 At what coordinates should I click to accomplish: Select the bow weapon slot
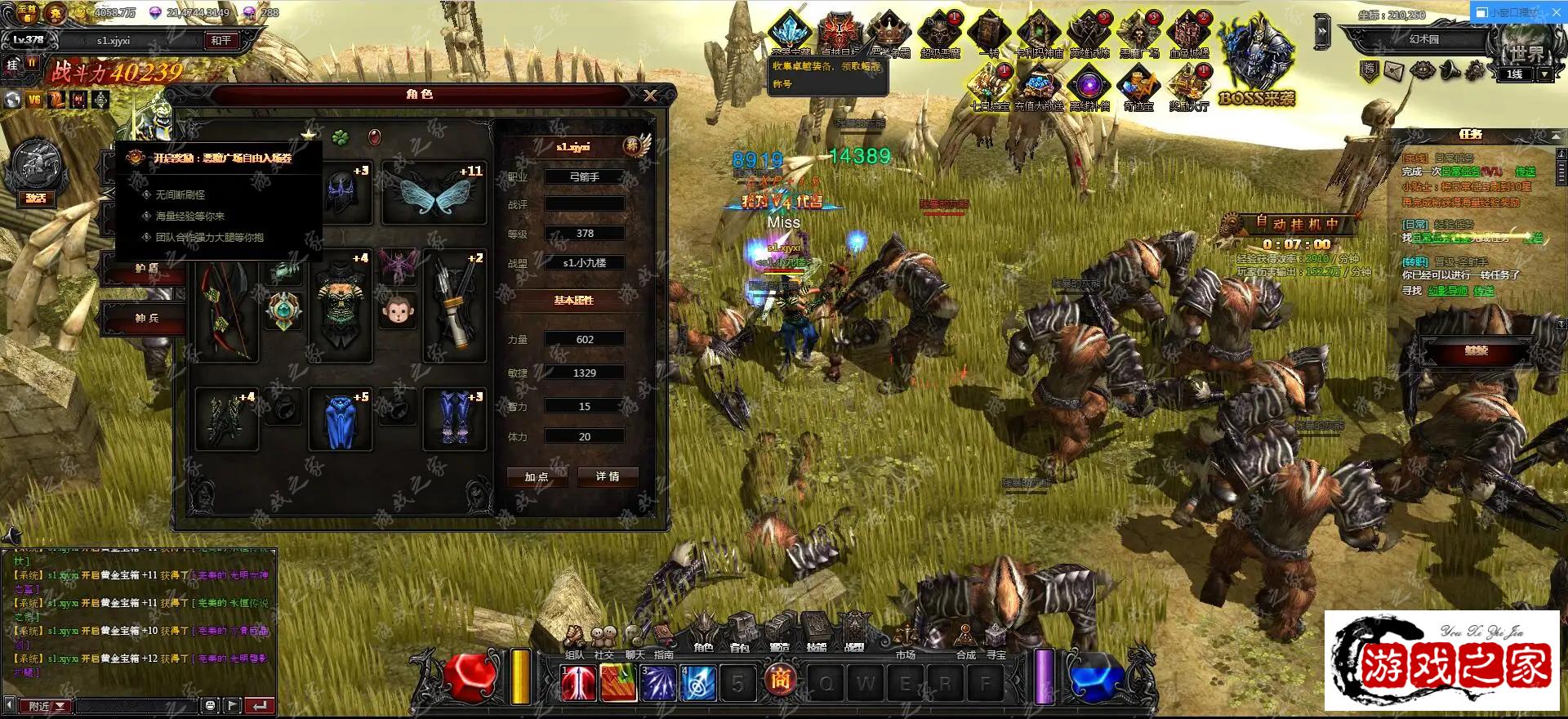(x=226, y=311)
